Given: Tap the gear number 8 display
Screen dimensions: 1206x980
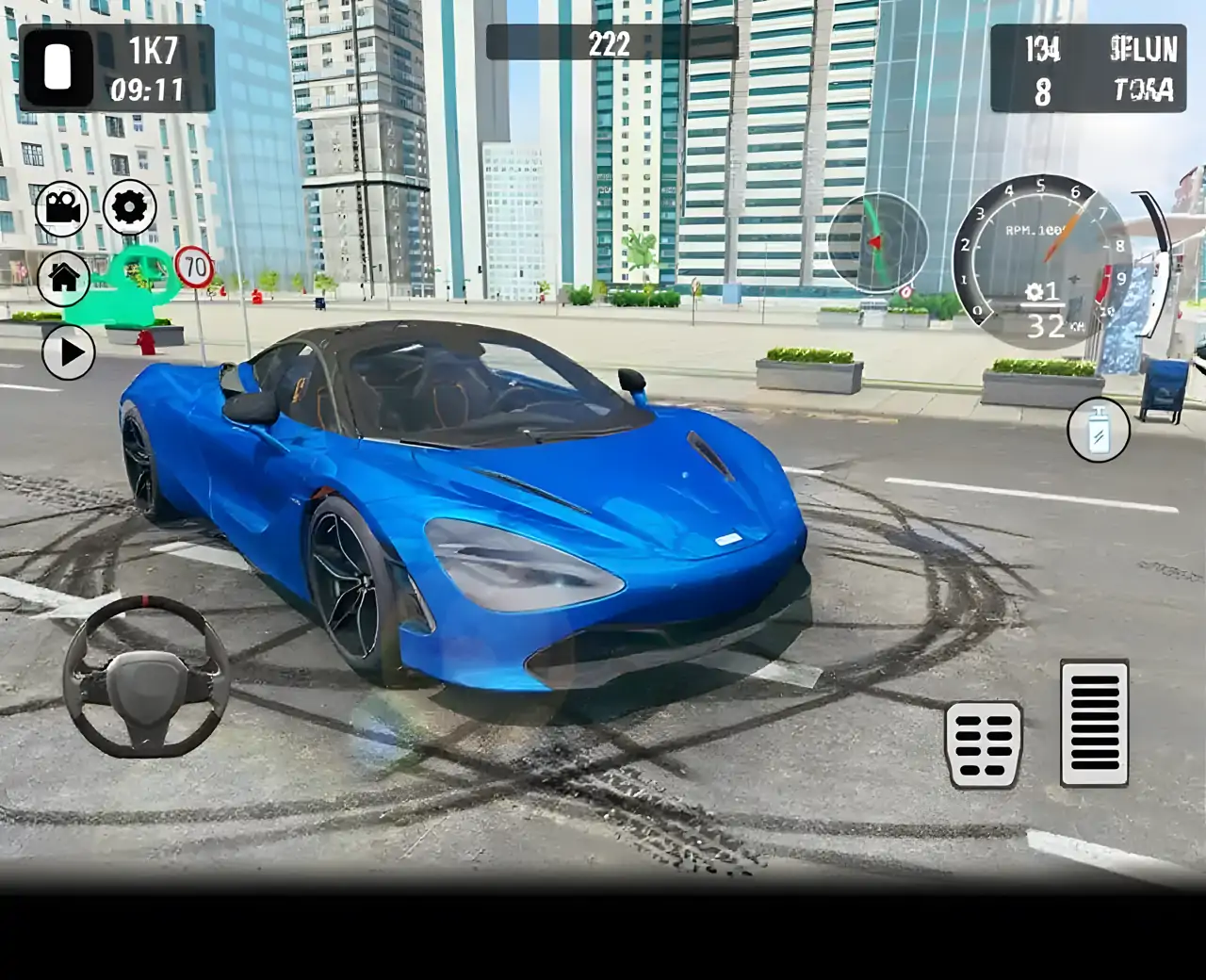Looking at the screenshot, I should [1040, 90].
